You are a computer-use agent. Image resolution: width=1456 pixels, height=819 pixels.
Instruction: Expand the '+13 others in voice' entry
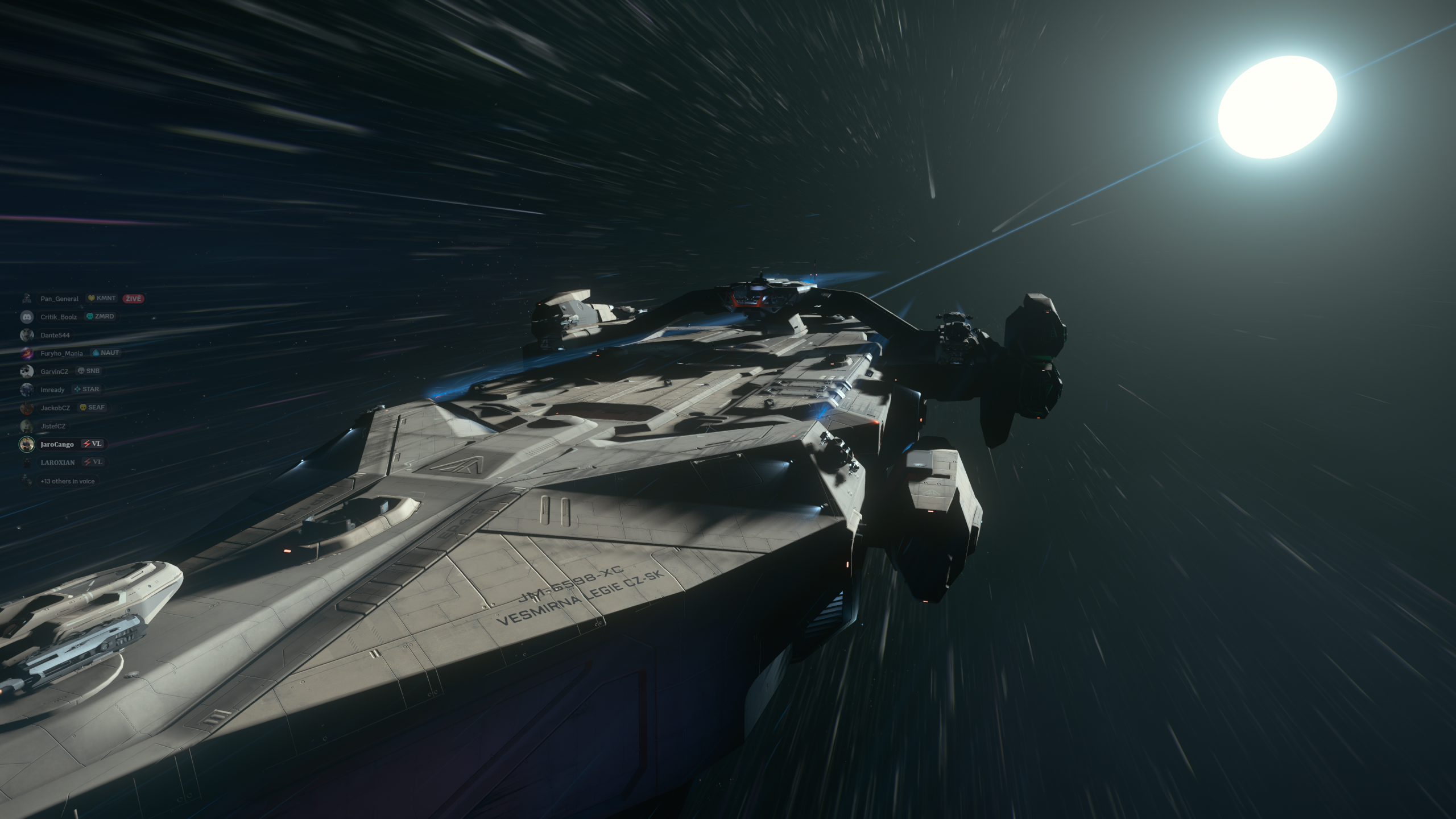tap(67, 481)
